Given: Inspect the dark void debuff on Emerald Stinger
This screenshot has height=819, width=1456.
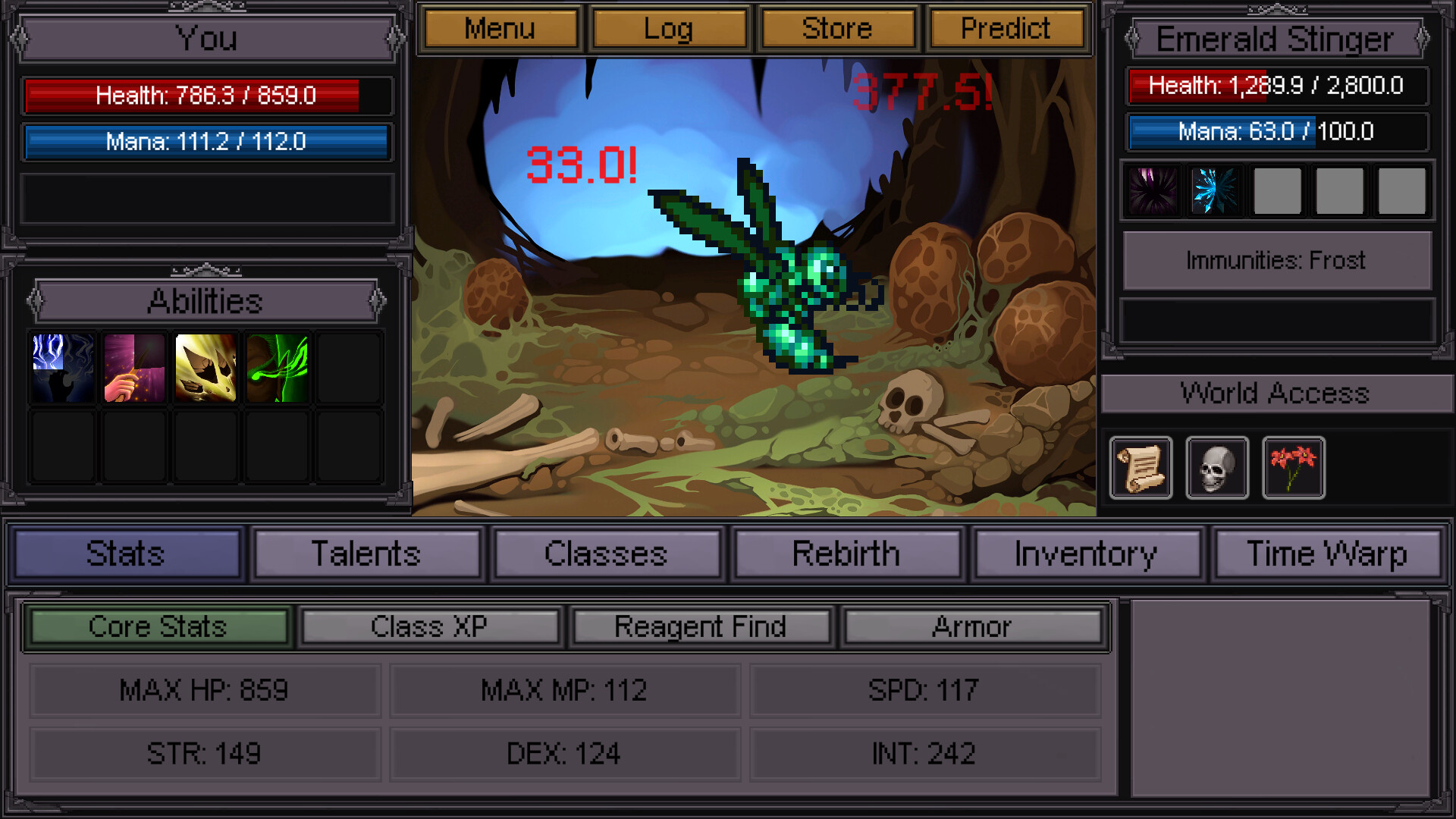Looking at the screenshot, I should pos(1152,191).
